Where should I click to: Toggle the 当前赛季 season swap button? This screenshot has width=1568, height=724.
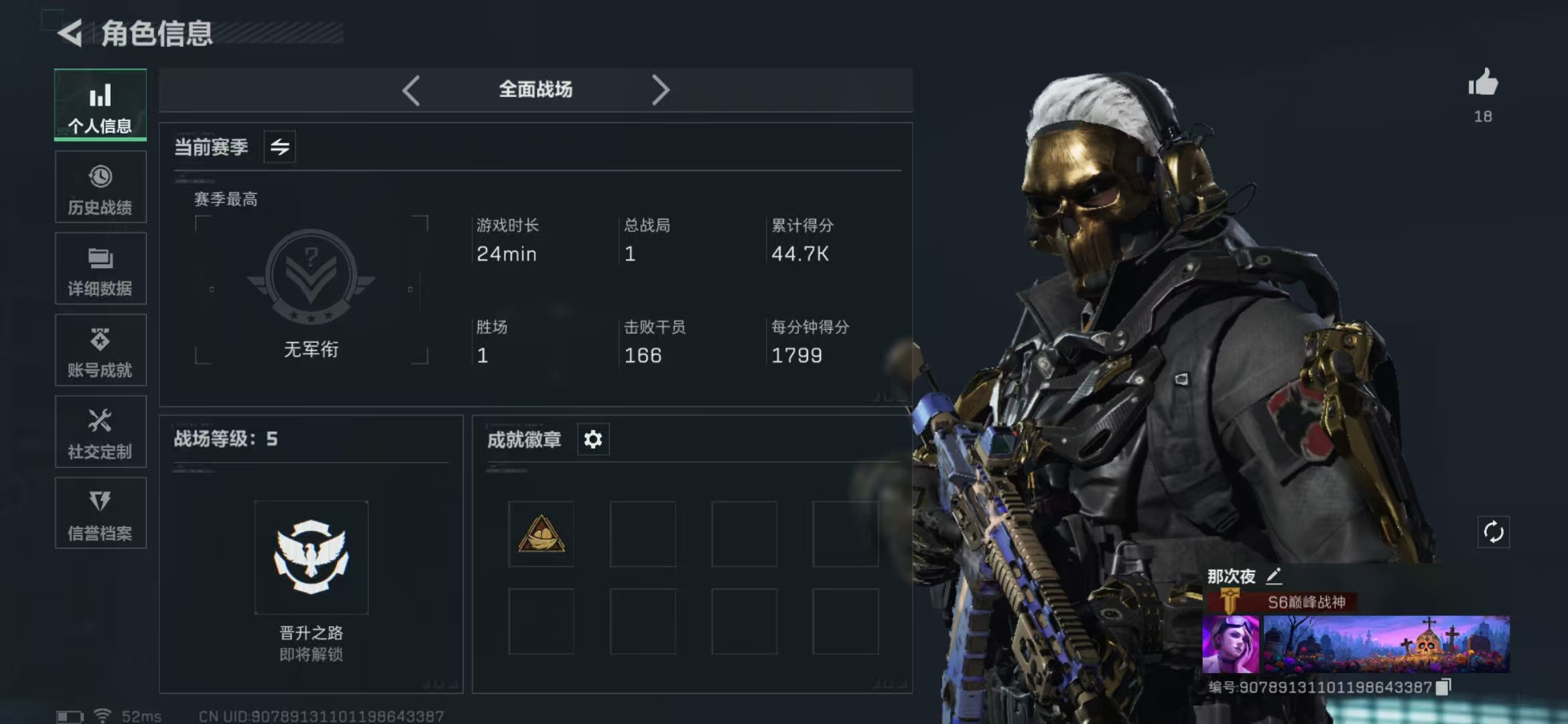pos(280,147)
